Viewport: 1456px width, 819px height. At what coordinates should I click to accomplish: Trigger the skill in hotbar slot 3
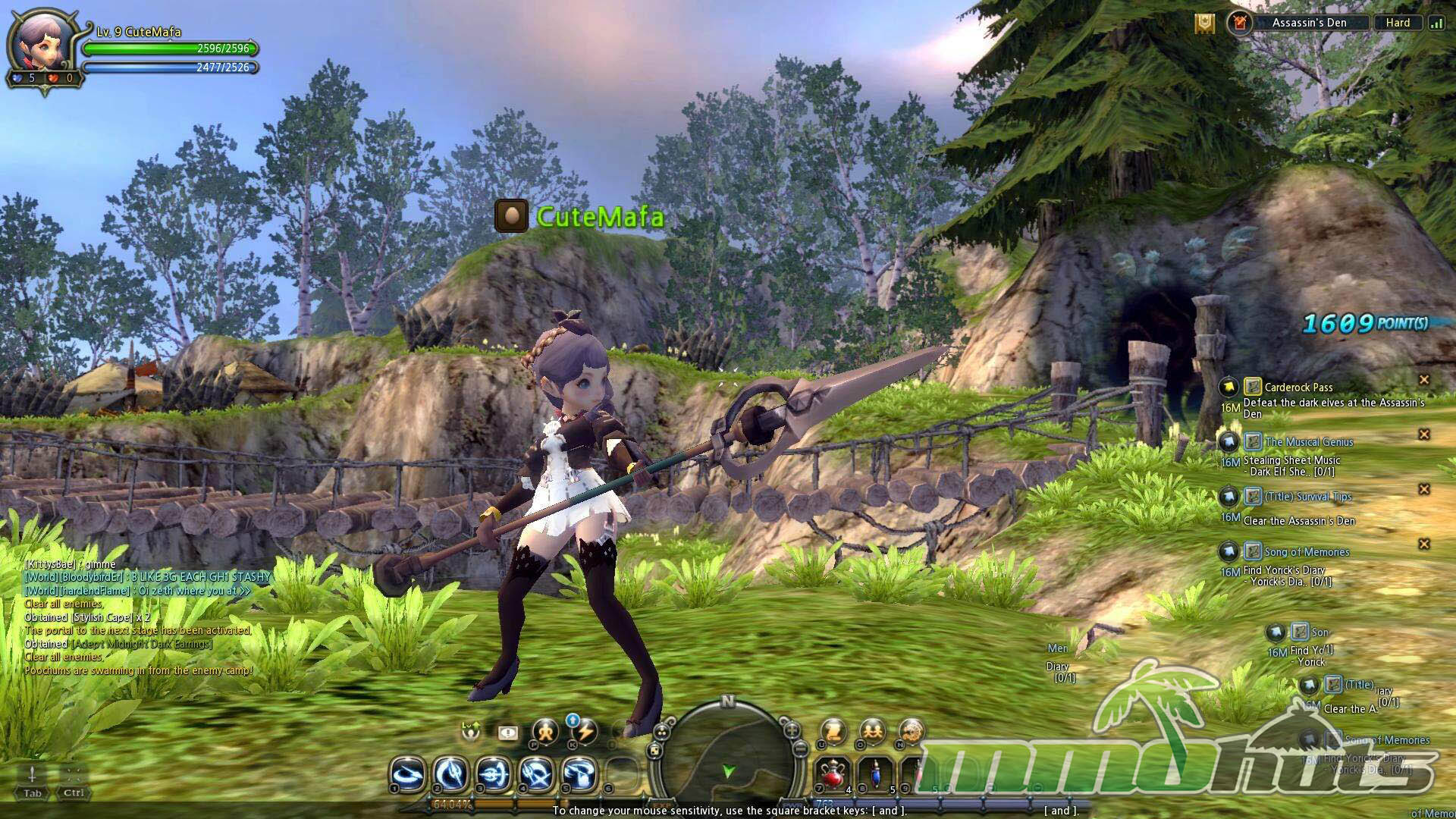click(x=494, y=774)
